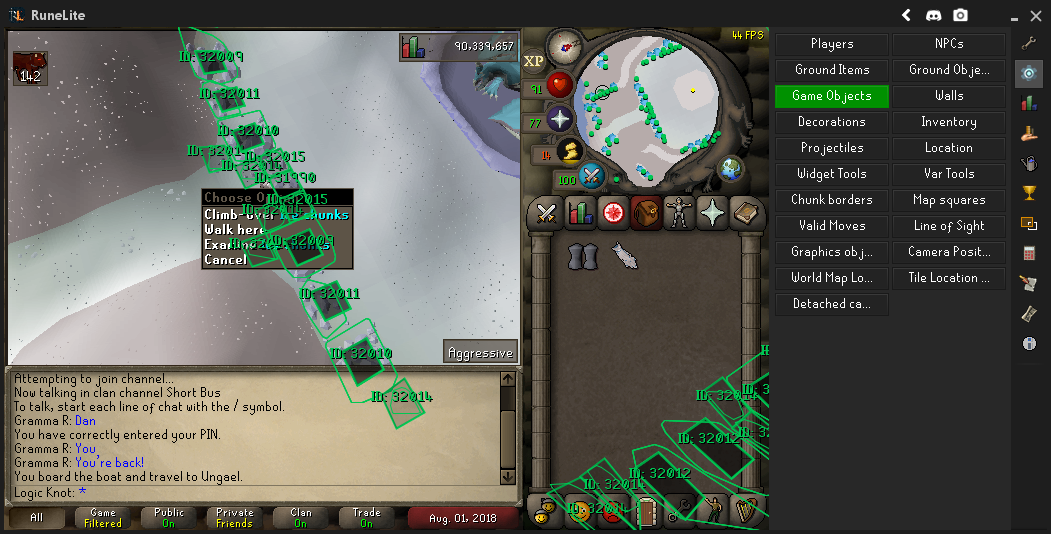Enable the Players overlay button

coord(831,44)
